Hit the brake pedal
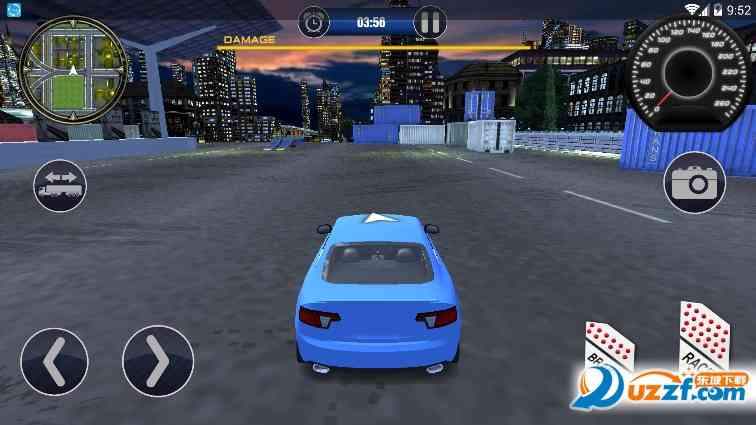Viewport: 756px width, 425px height. pyautogui.click(x=609, y=352)
